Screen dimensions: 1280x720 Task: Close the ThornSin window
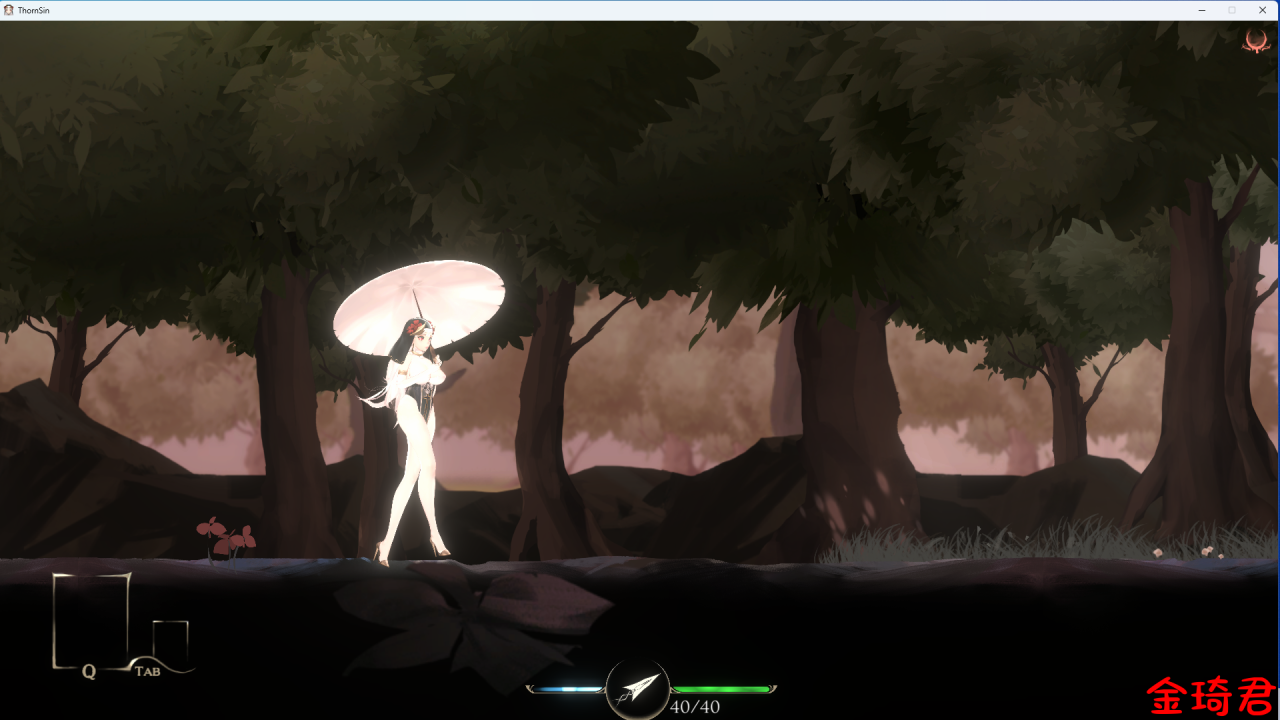(x=1263, y=10)
